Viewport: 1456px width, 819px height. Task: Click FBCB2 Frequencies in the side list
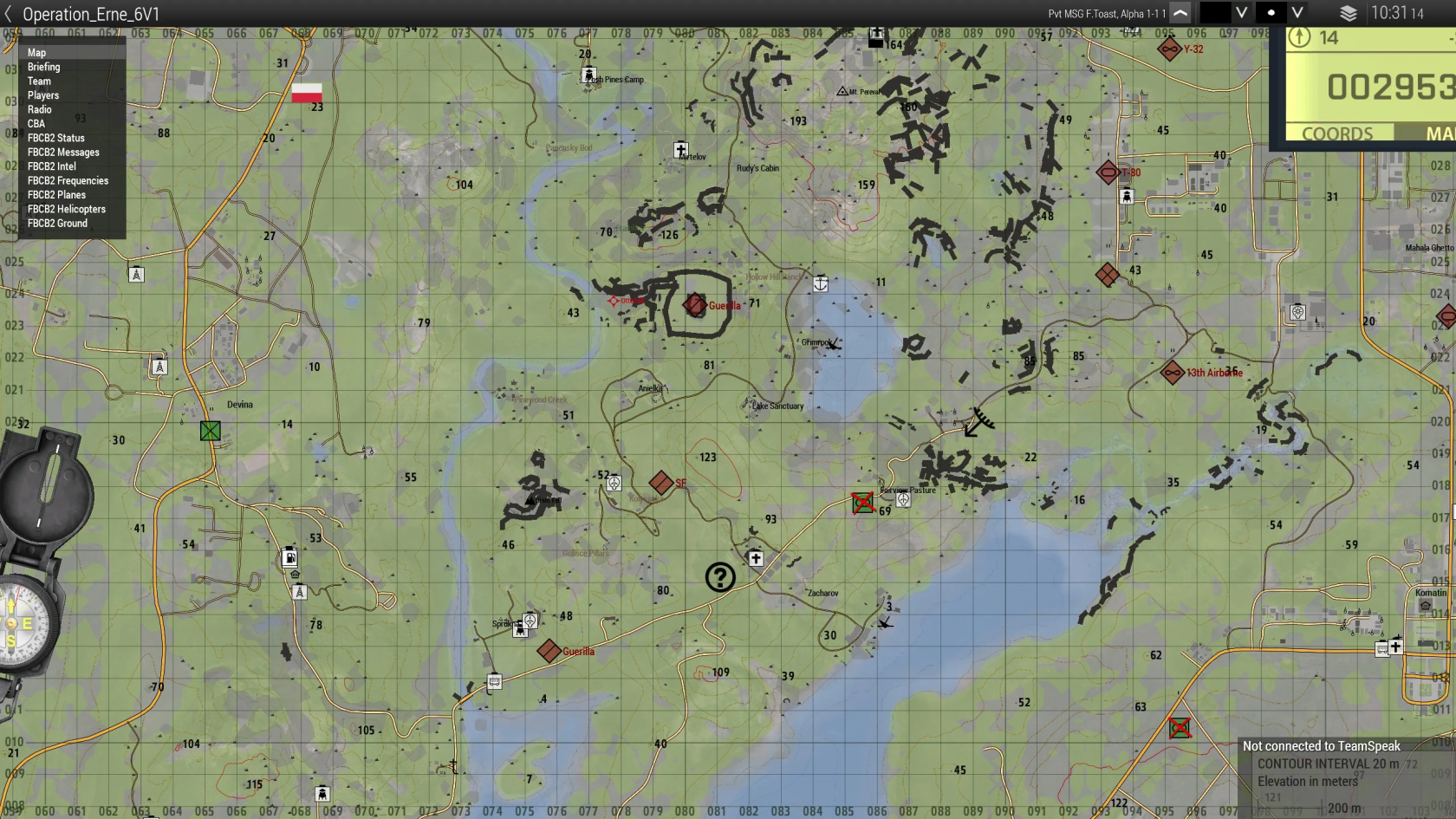(x=68, y=180)
